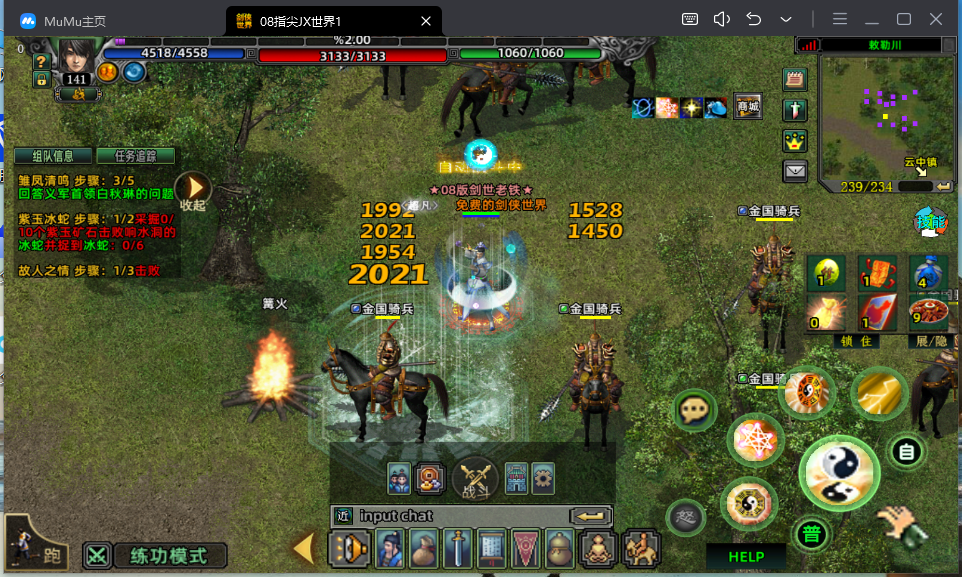Activate the pink hexagram star skill

[755, 439]
